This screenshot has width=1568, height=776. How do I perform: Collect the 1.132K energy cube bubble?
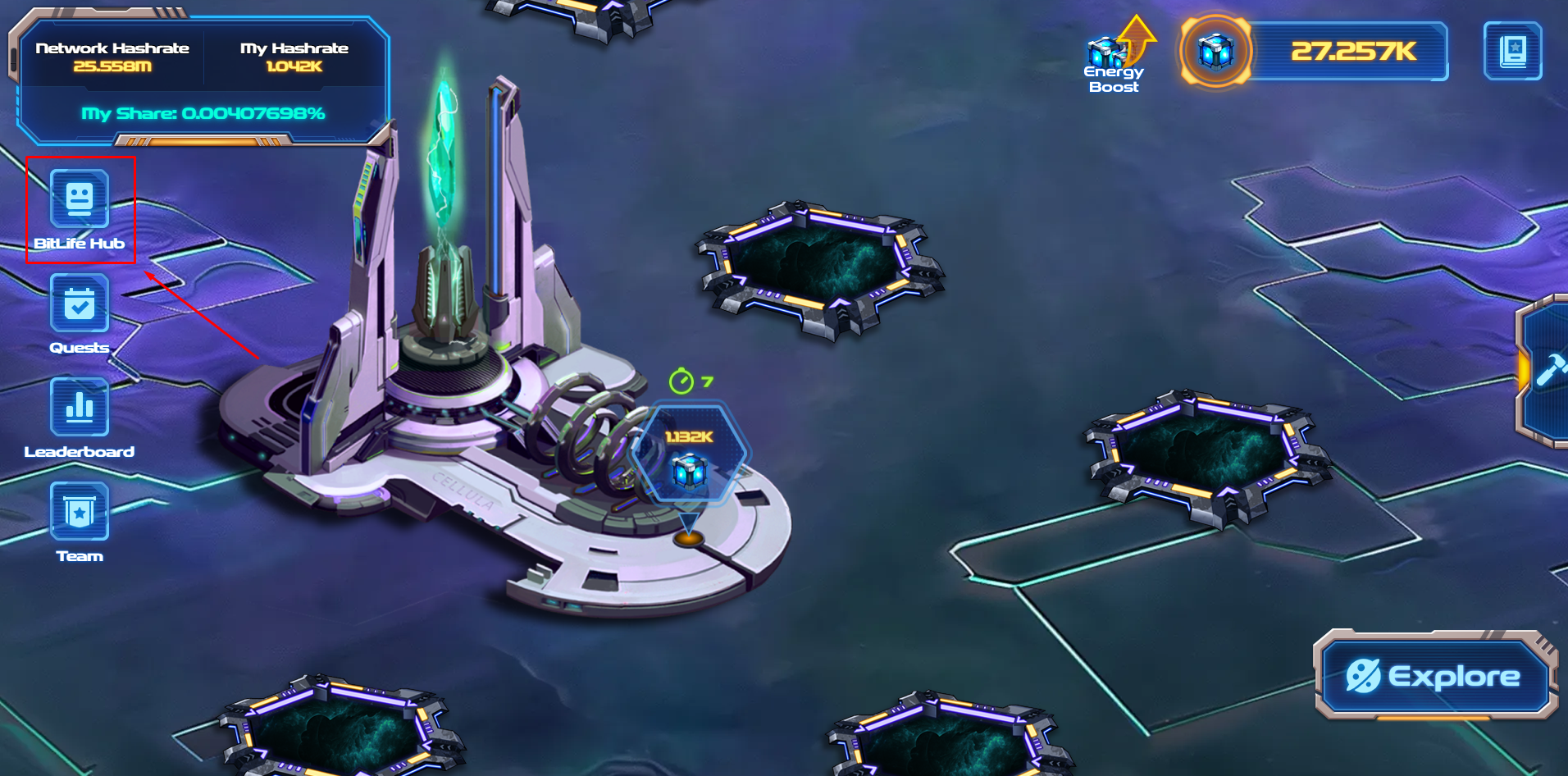(x=689, y=453)
